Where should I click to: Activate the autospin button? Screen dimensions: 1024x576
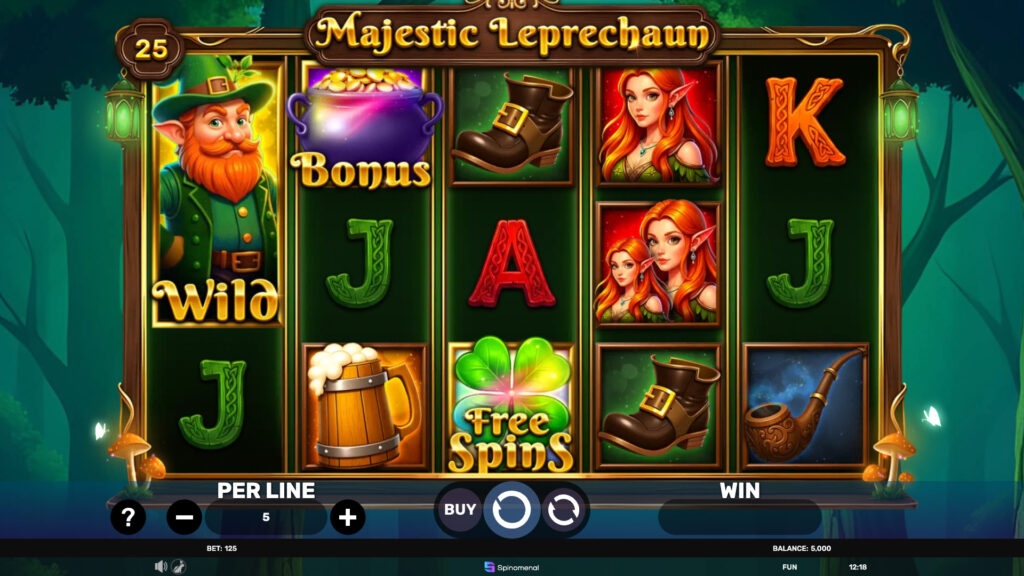(x=563, y=510)
